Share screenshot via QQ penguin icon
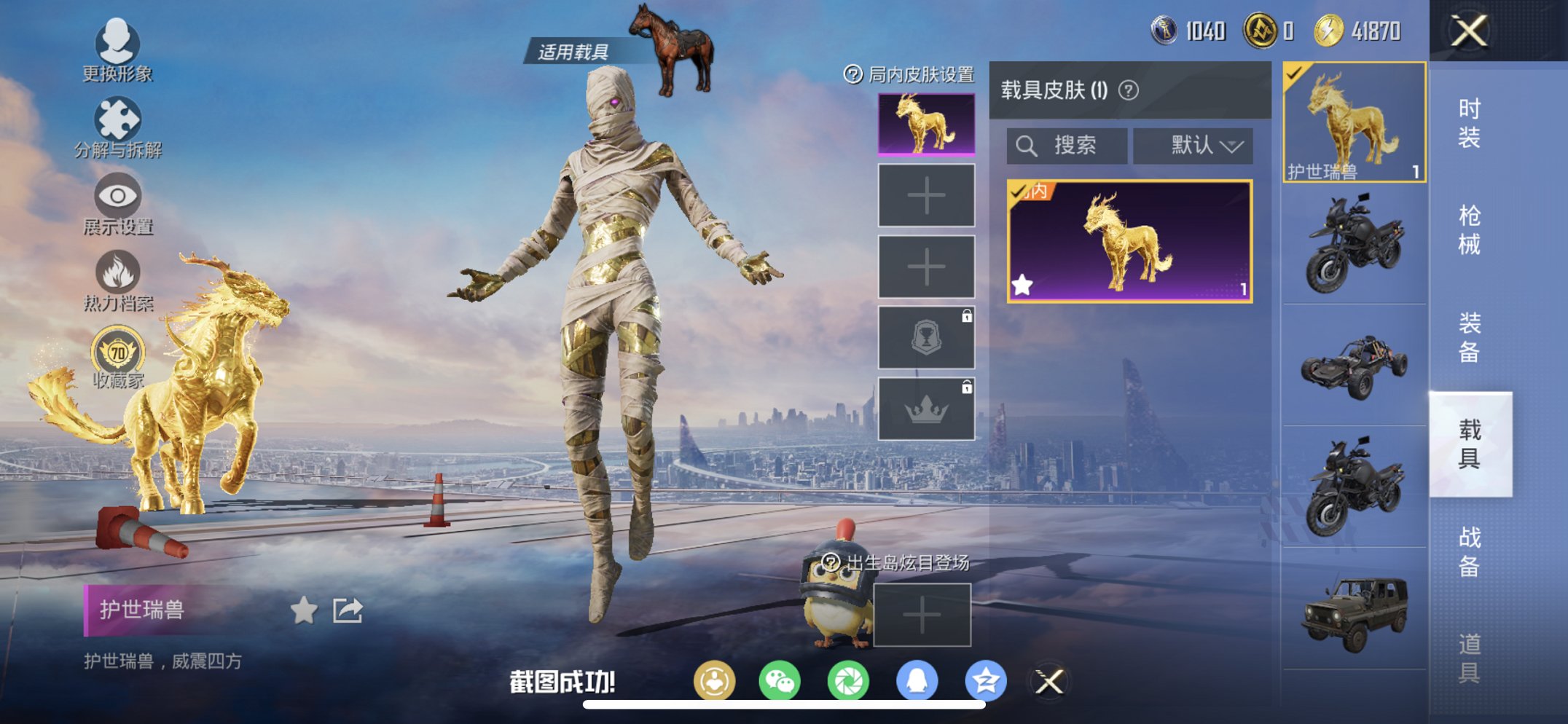 point(918,680)
